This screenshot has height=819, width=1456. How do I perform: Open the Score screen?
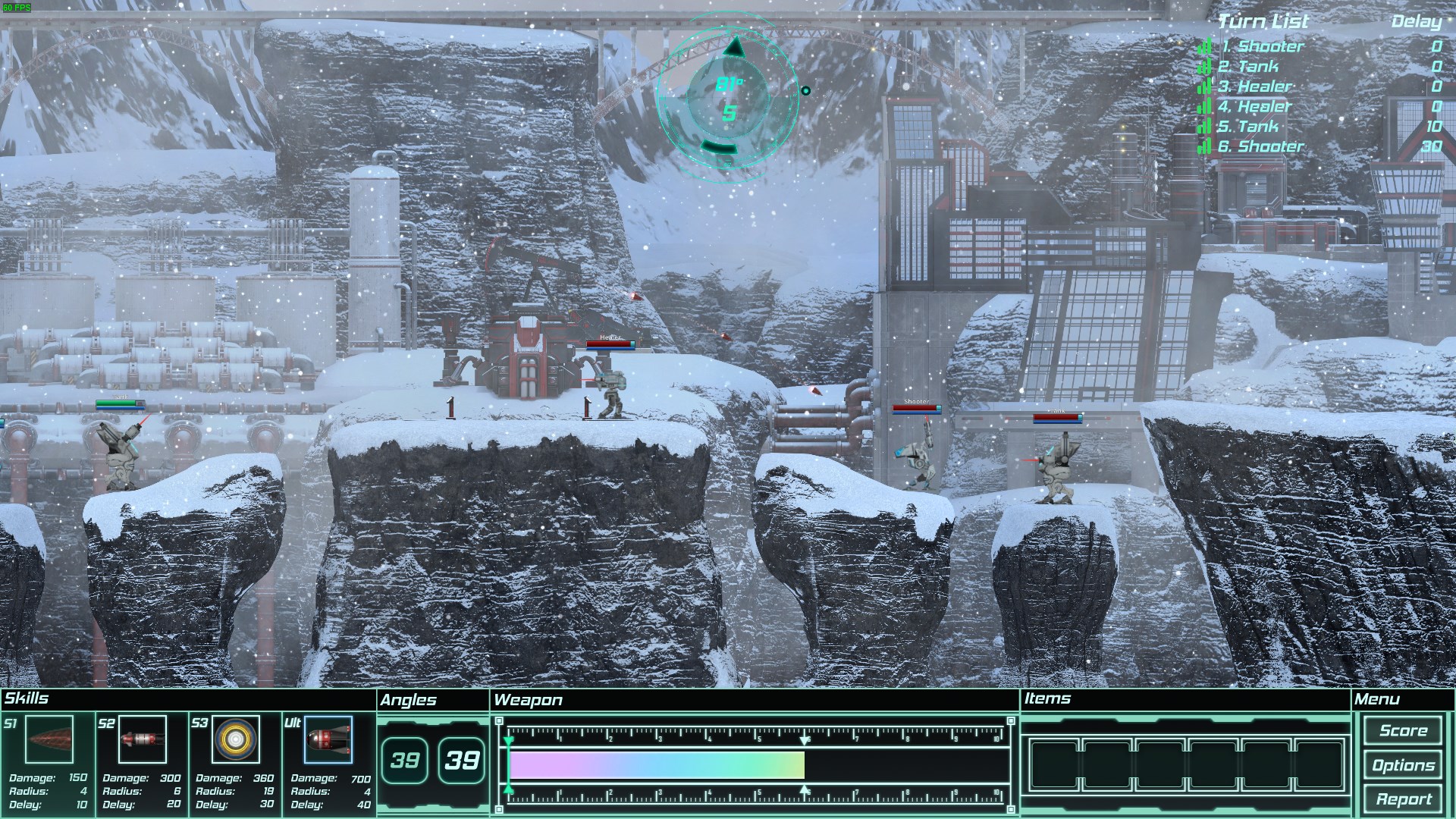coord(1403,731)
